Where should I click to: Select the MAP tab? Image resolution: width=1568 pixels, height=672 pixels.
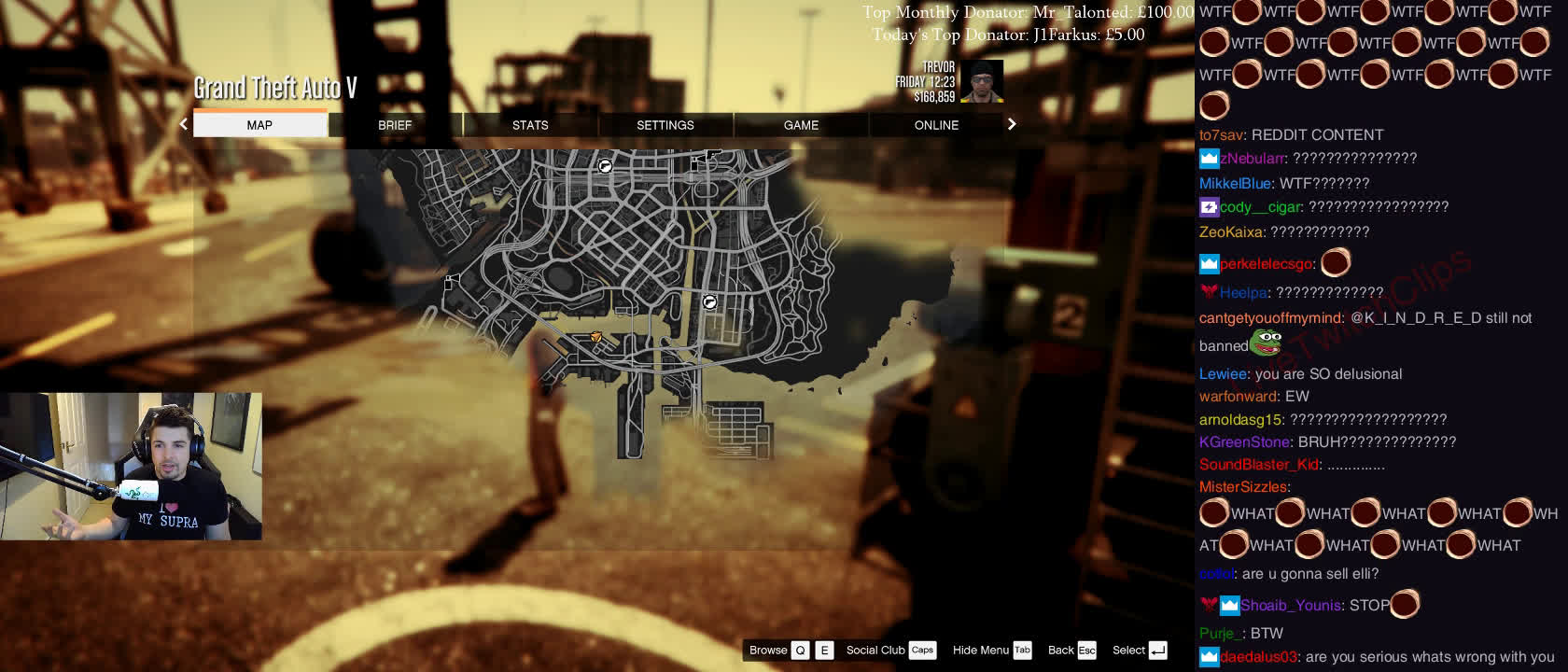[x=259, y=125]
